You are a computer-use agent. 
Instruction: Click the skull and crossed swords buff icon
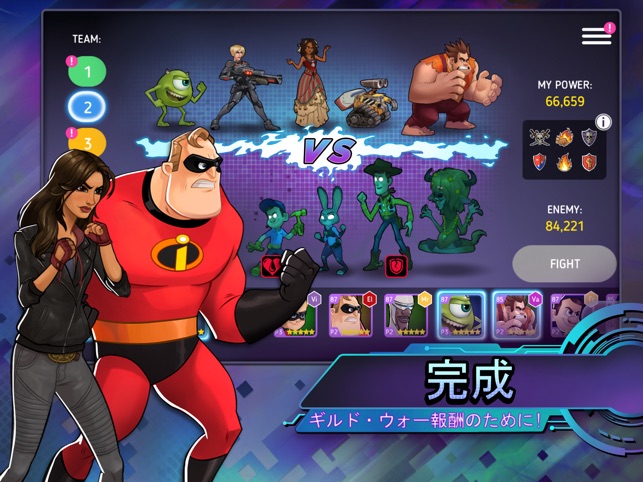click(x=540, y=138)
